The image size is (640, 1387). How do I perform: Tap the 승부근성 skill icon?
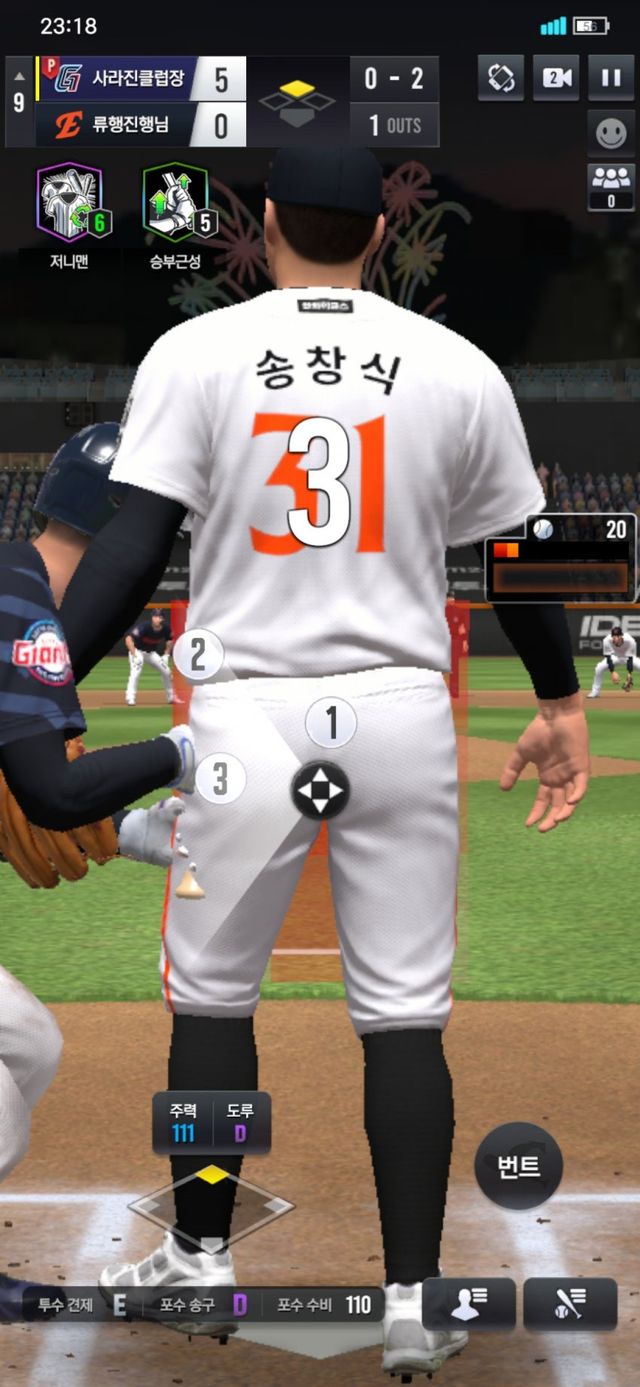(176, 203)
